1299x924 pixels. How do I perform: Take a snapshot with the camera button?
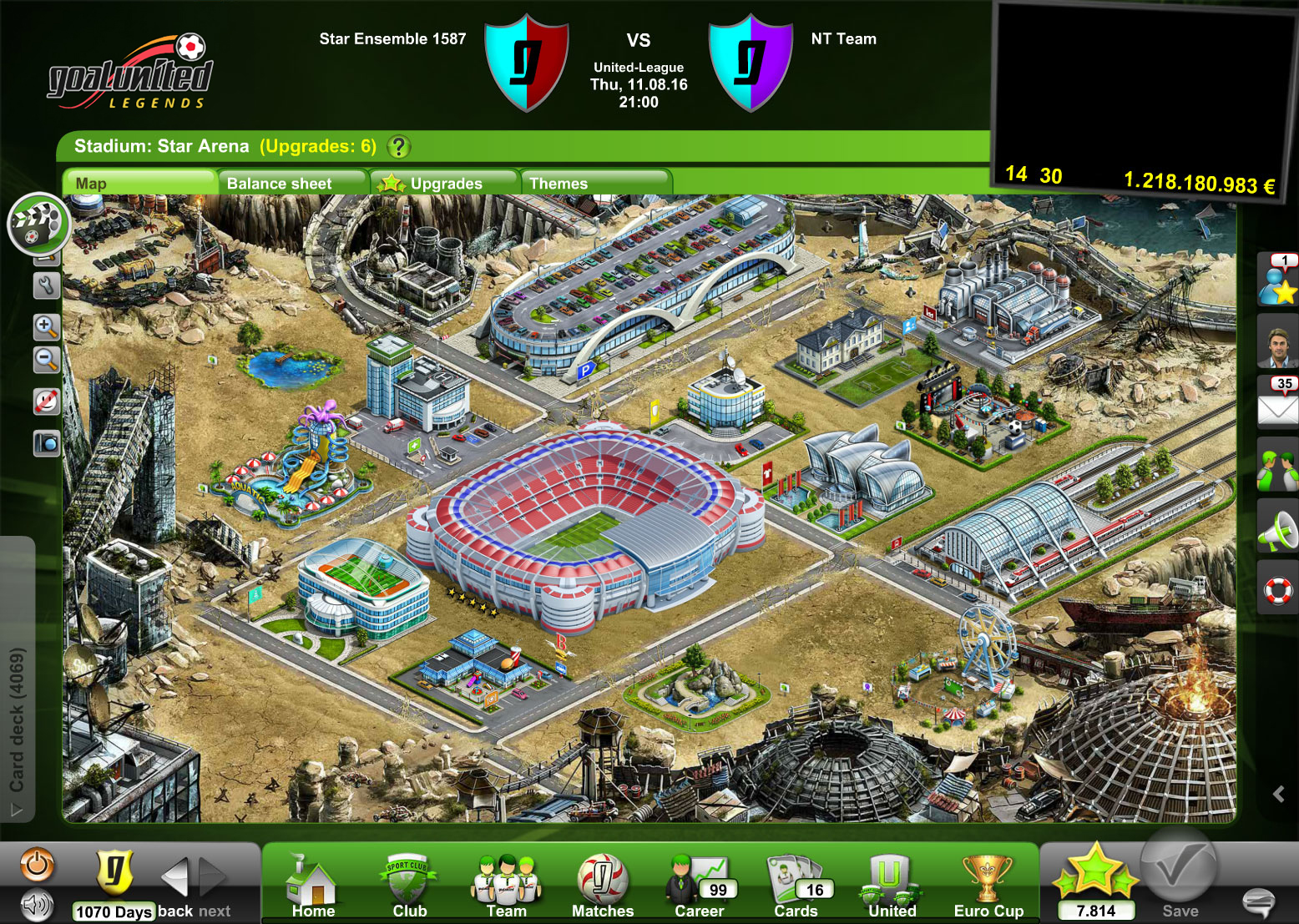coord(46,442)
